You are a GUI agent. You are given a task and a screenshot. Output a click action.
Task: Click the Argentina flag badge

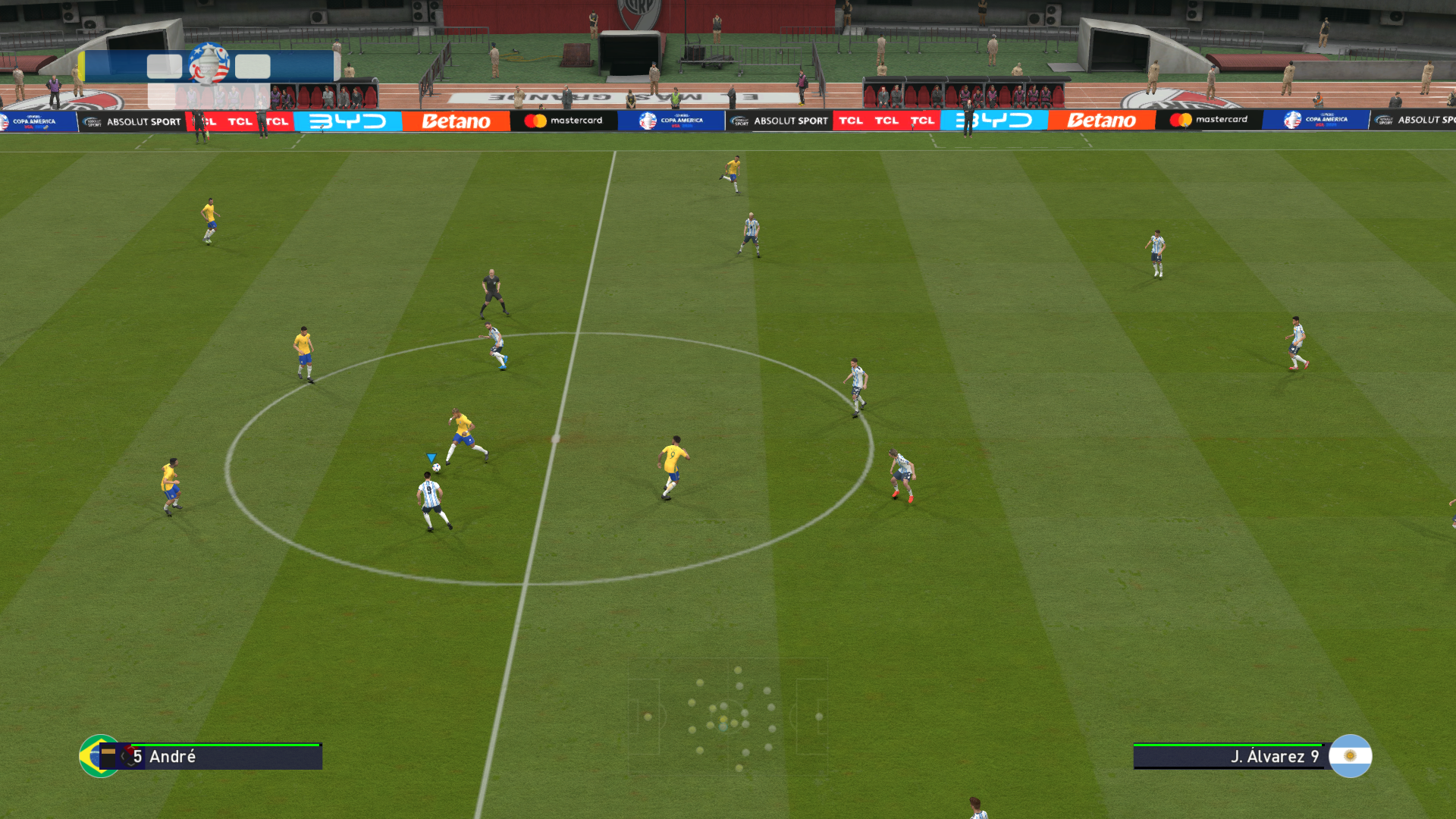coord(1350,756)
